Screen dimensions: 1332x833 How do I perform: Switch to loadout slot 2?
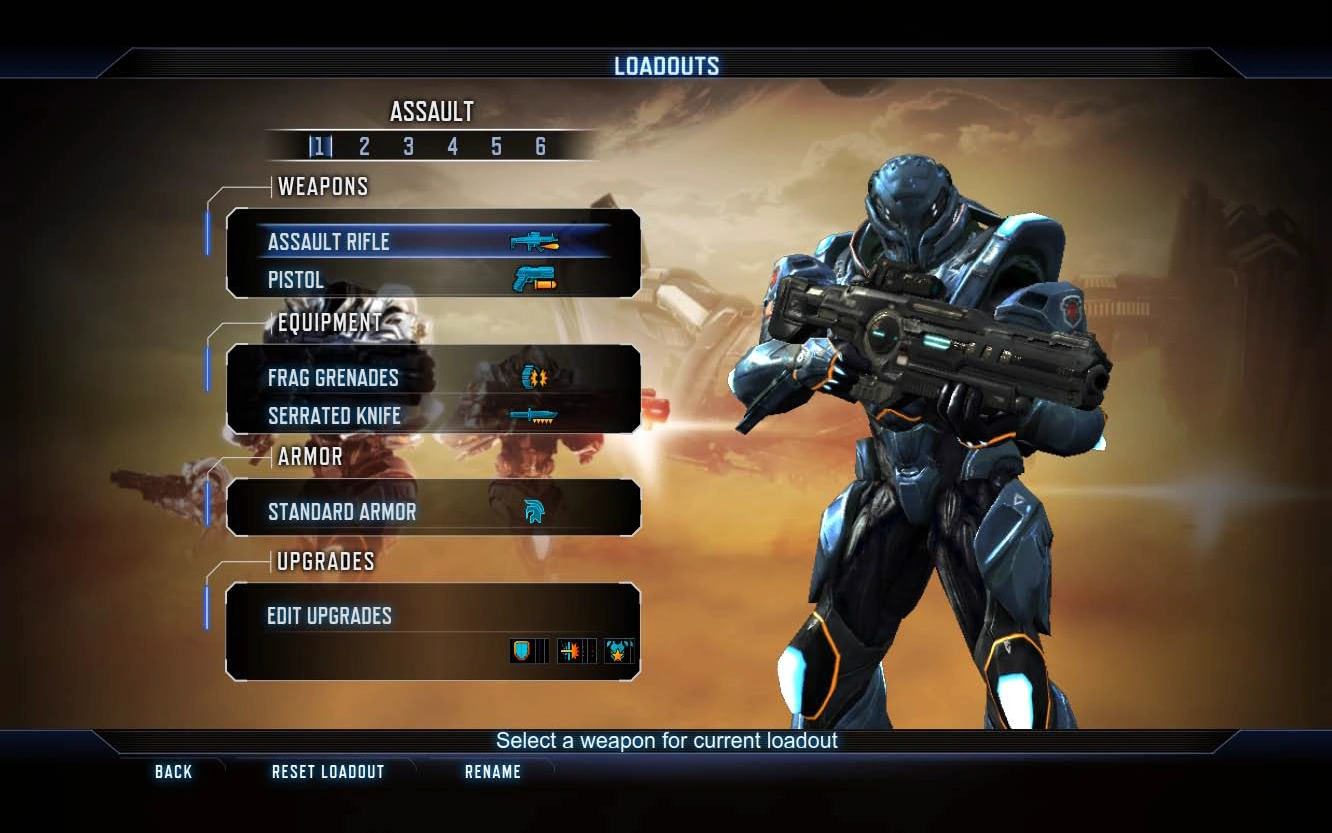364,145
